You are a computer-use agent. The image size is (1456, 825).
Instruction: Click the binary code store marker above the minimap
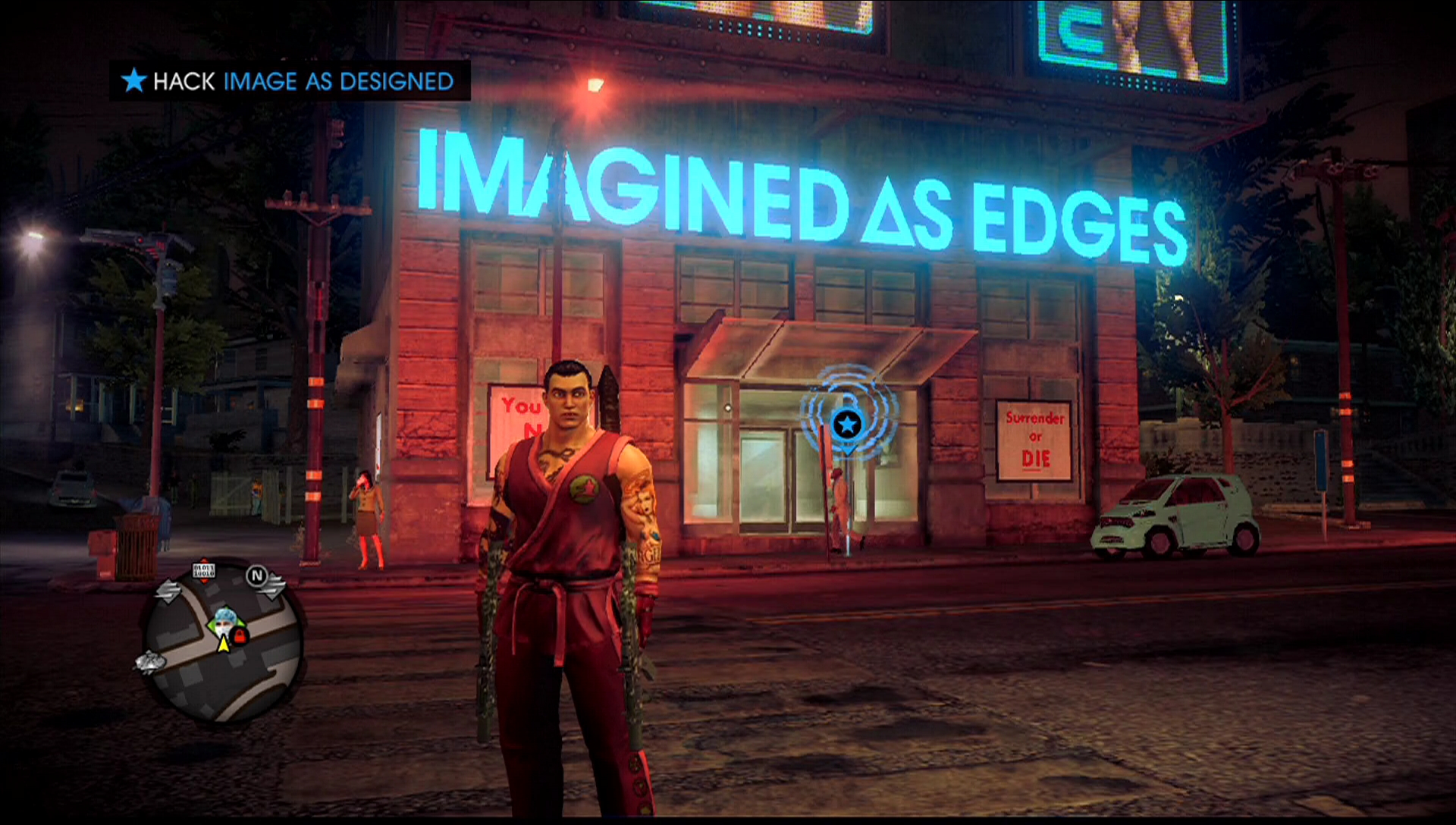pyautogui.click(x=203, y=571)
